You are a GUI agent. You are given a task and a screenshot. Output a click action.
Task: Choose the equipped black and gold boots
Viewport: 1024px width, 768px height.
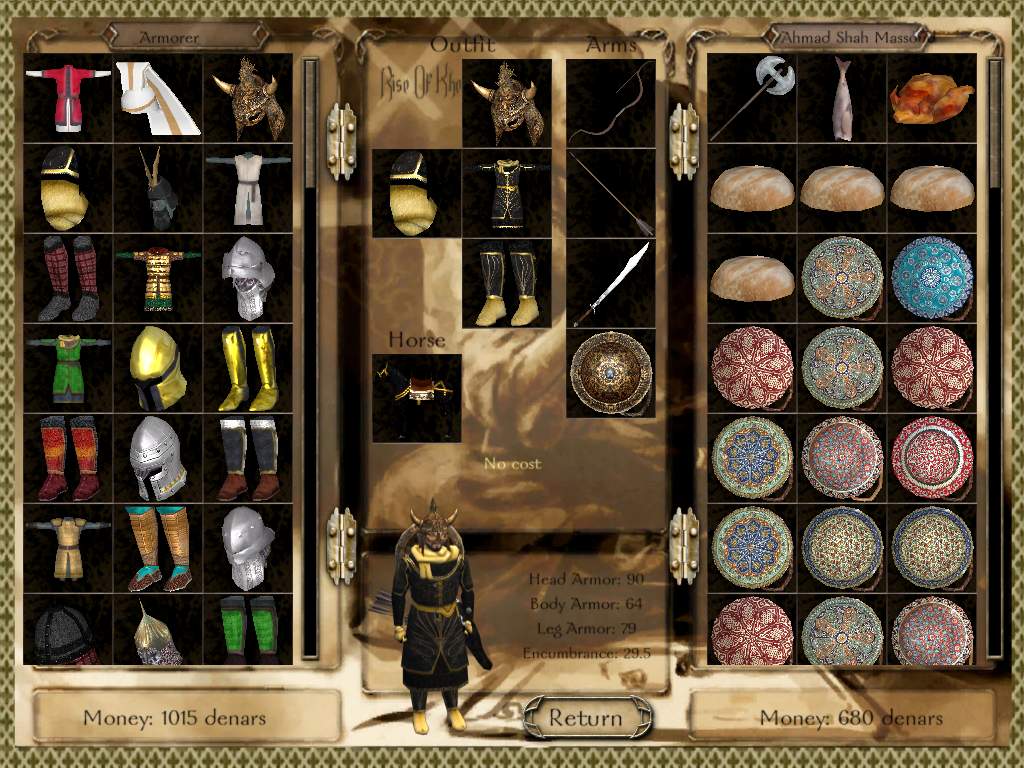tap(507, 284)
